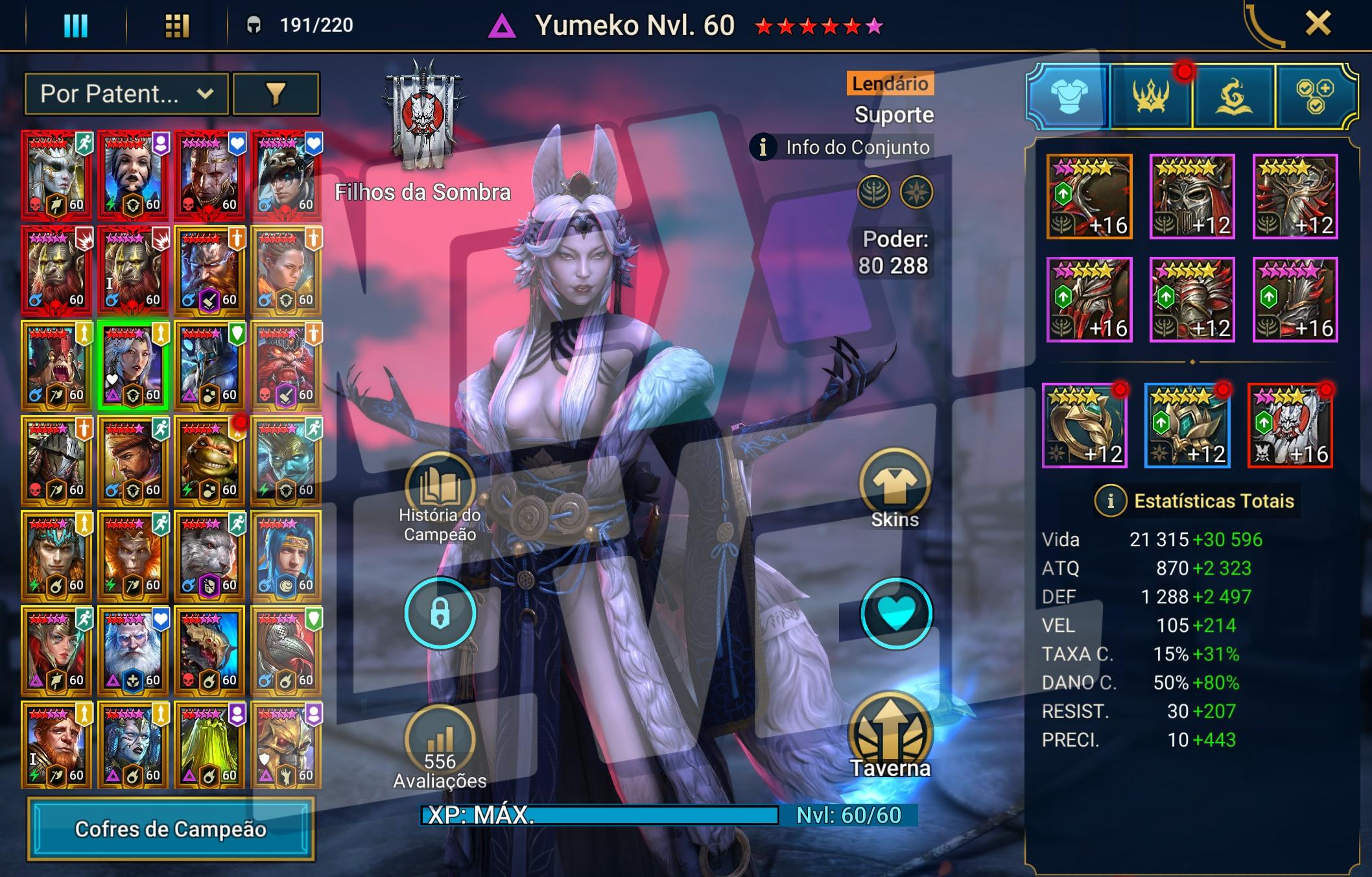Toggle the favorite heart button
Screen dimensions: 1372x877
895,613
